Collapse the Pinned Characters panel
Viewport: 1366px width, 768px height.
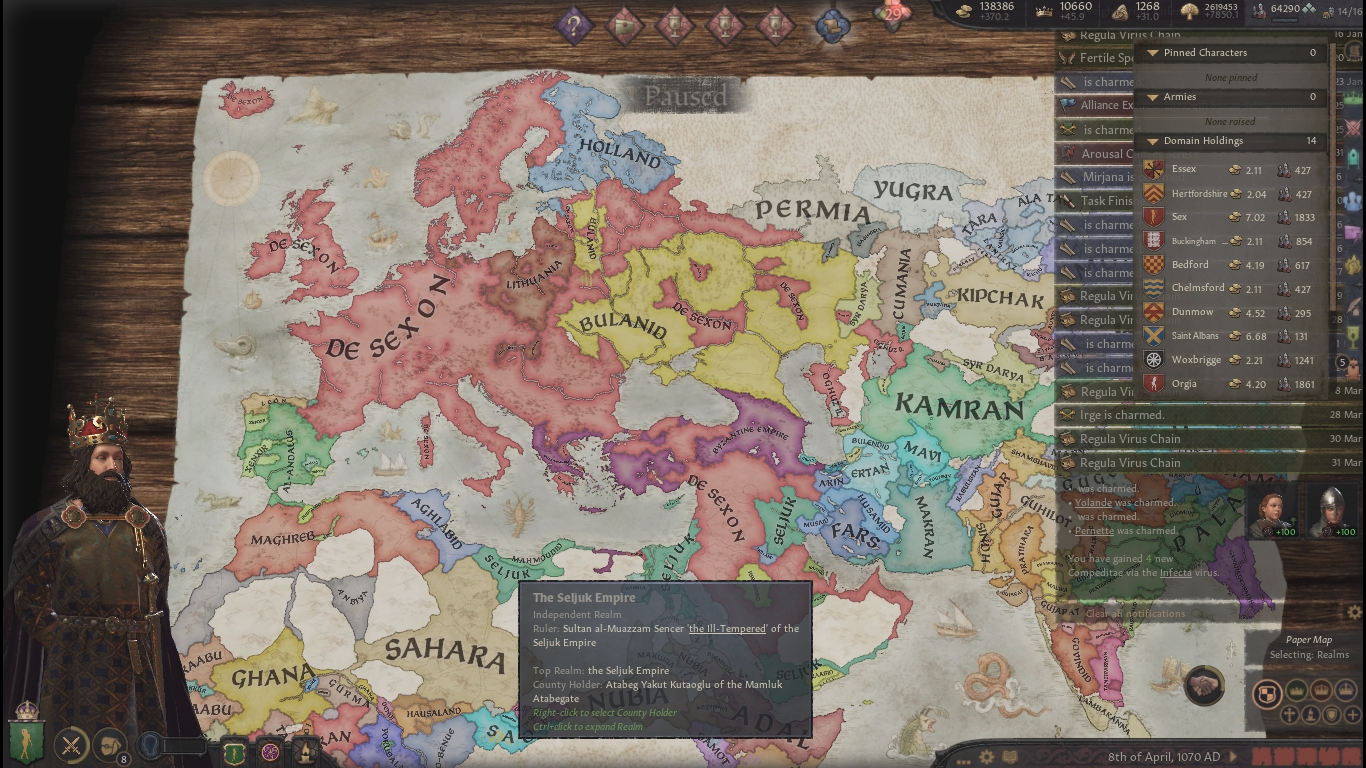(1228, 52)
